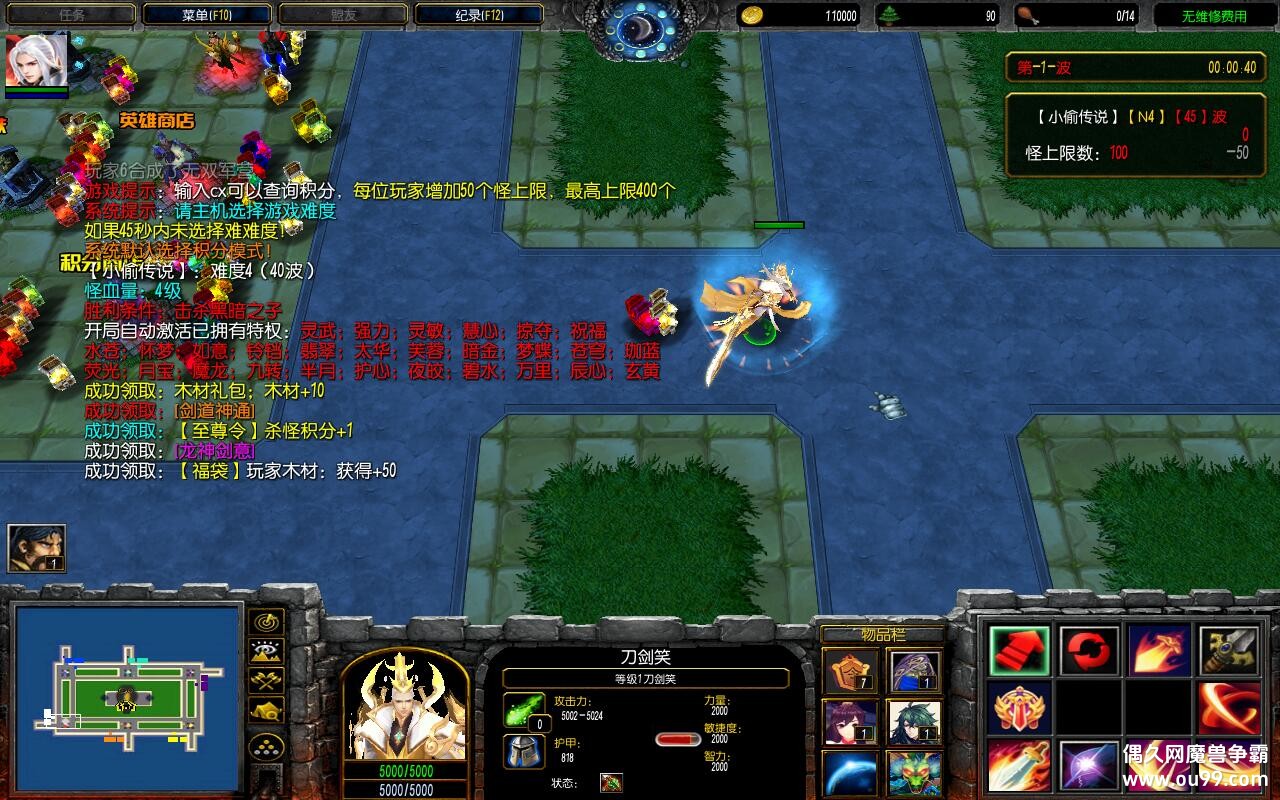The height and width of the screenshot is (800, 1280).
Task: Select the glowing red arrow attribute upgrade skill
Action: coord(1020,651)
